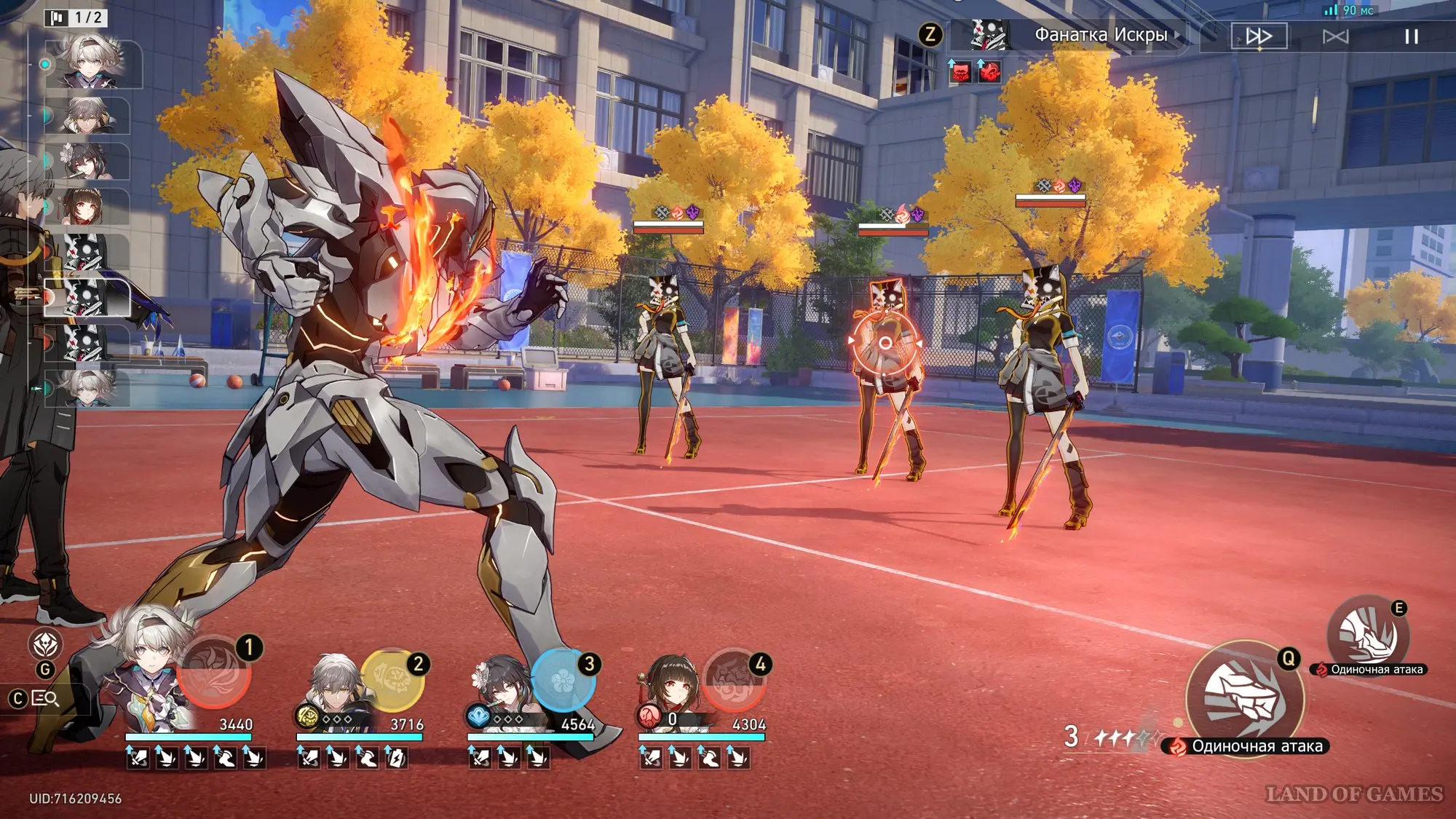Image resolution: width=1456 pixels, height=819 pixels.
Task: Open enemy info for Фанатка Искры
Action: 1099,35
